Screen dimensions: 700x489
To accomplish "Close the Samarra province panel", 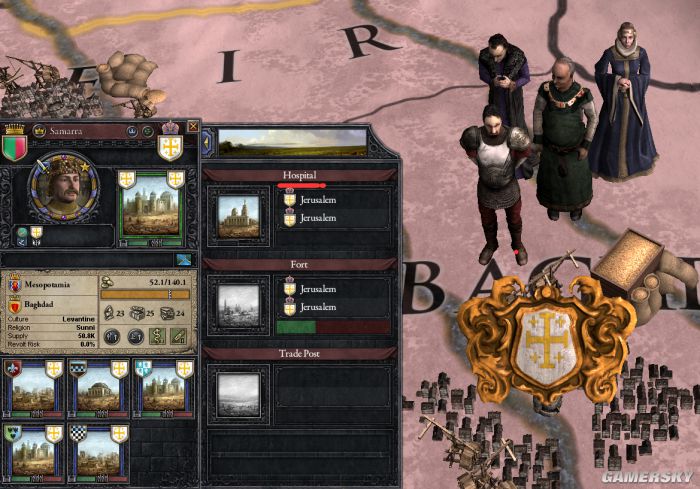I will click(x=192, y=128).
